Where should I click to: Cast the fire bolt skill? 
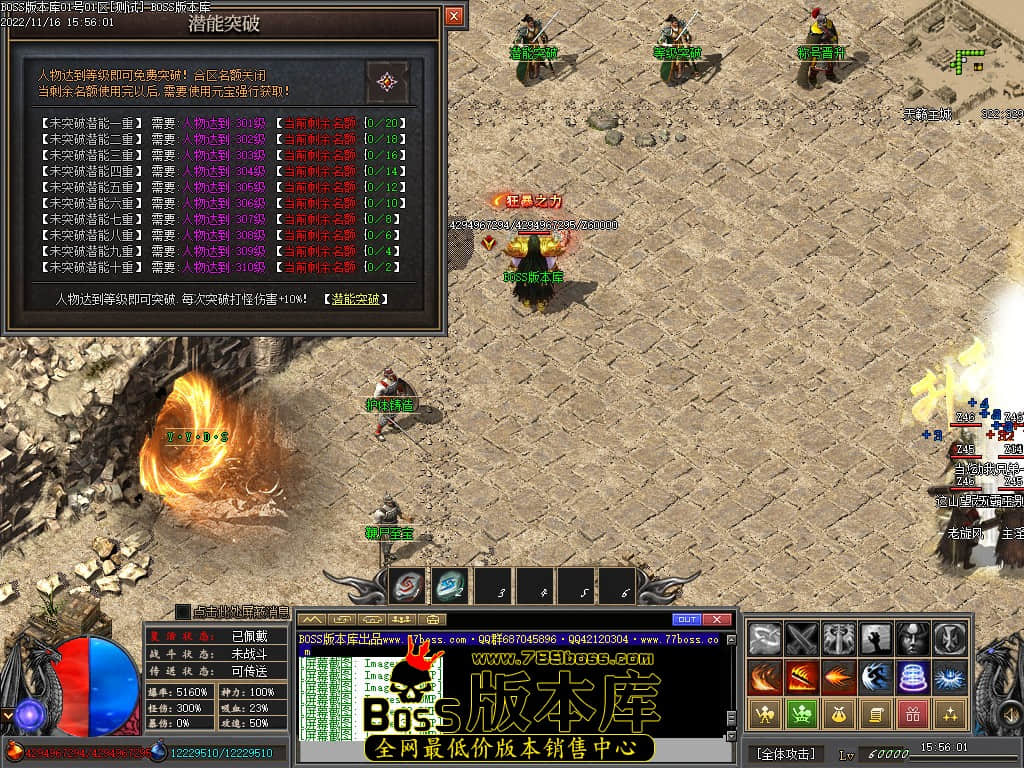coord(839,676)
